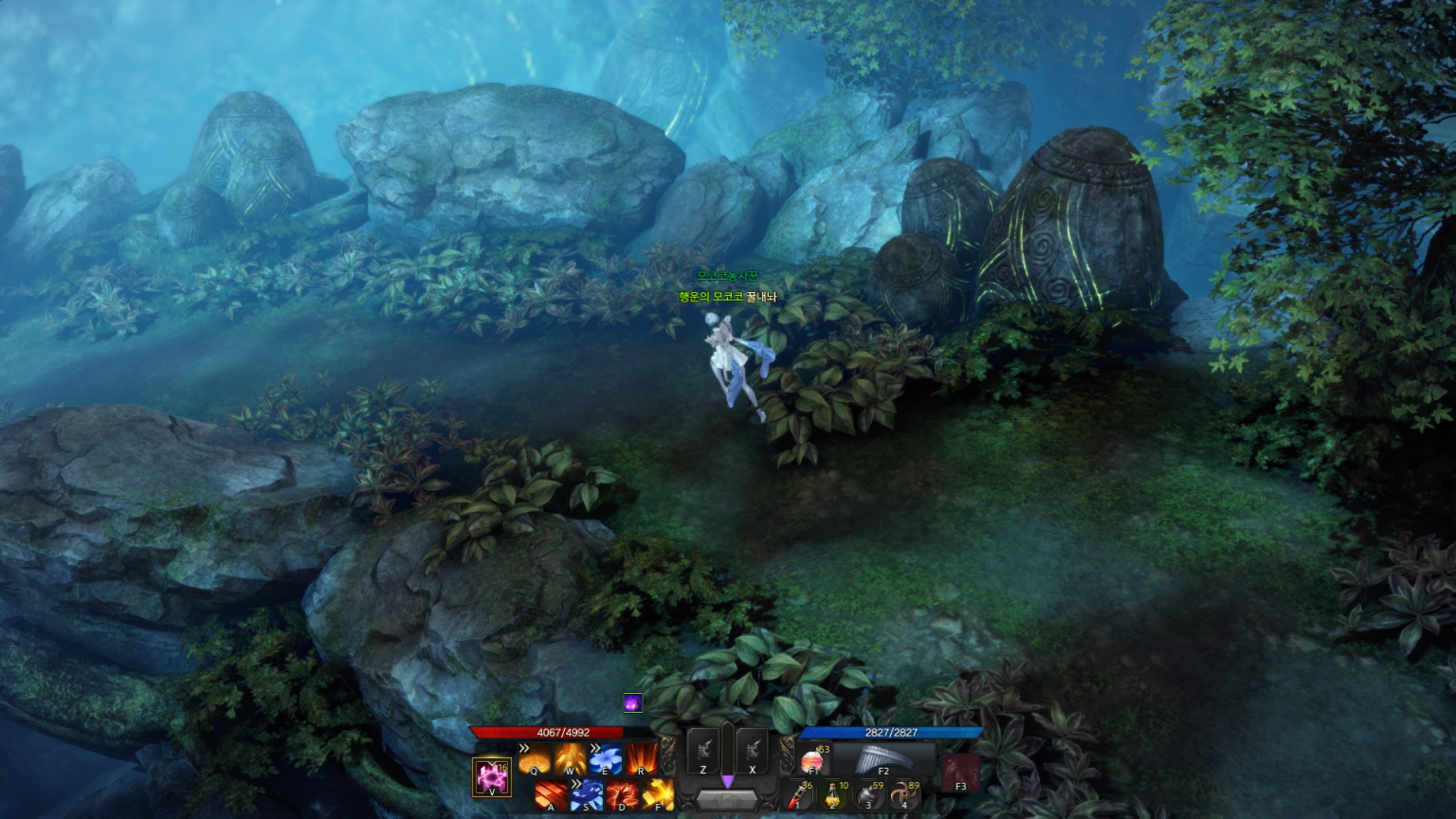Activate the red lightning hand skill on D
Viewport: 1456px width, 819px height.
(x=623, y=795)
